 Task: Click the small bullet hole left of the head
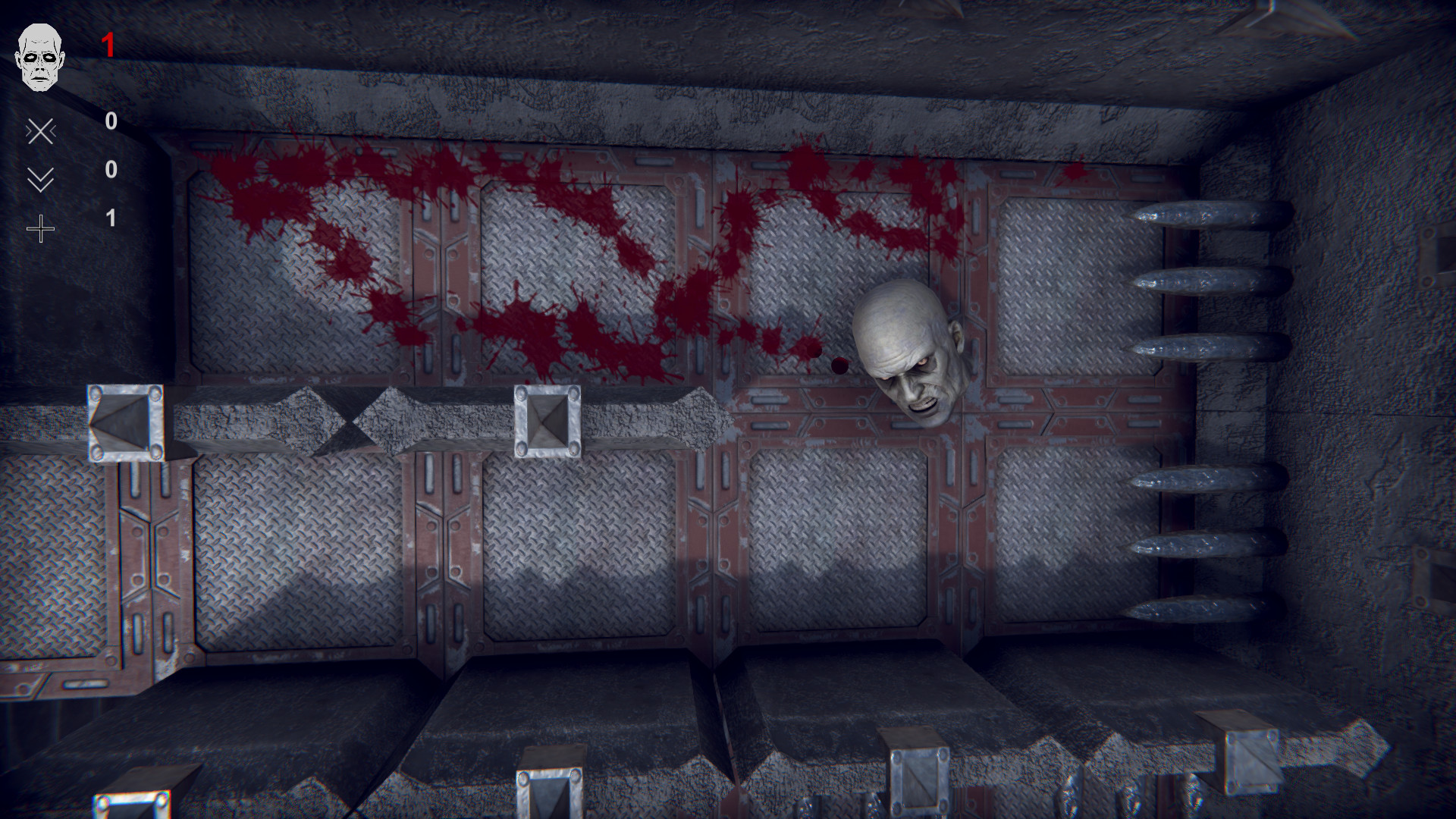838,366
